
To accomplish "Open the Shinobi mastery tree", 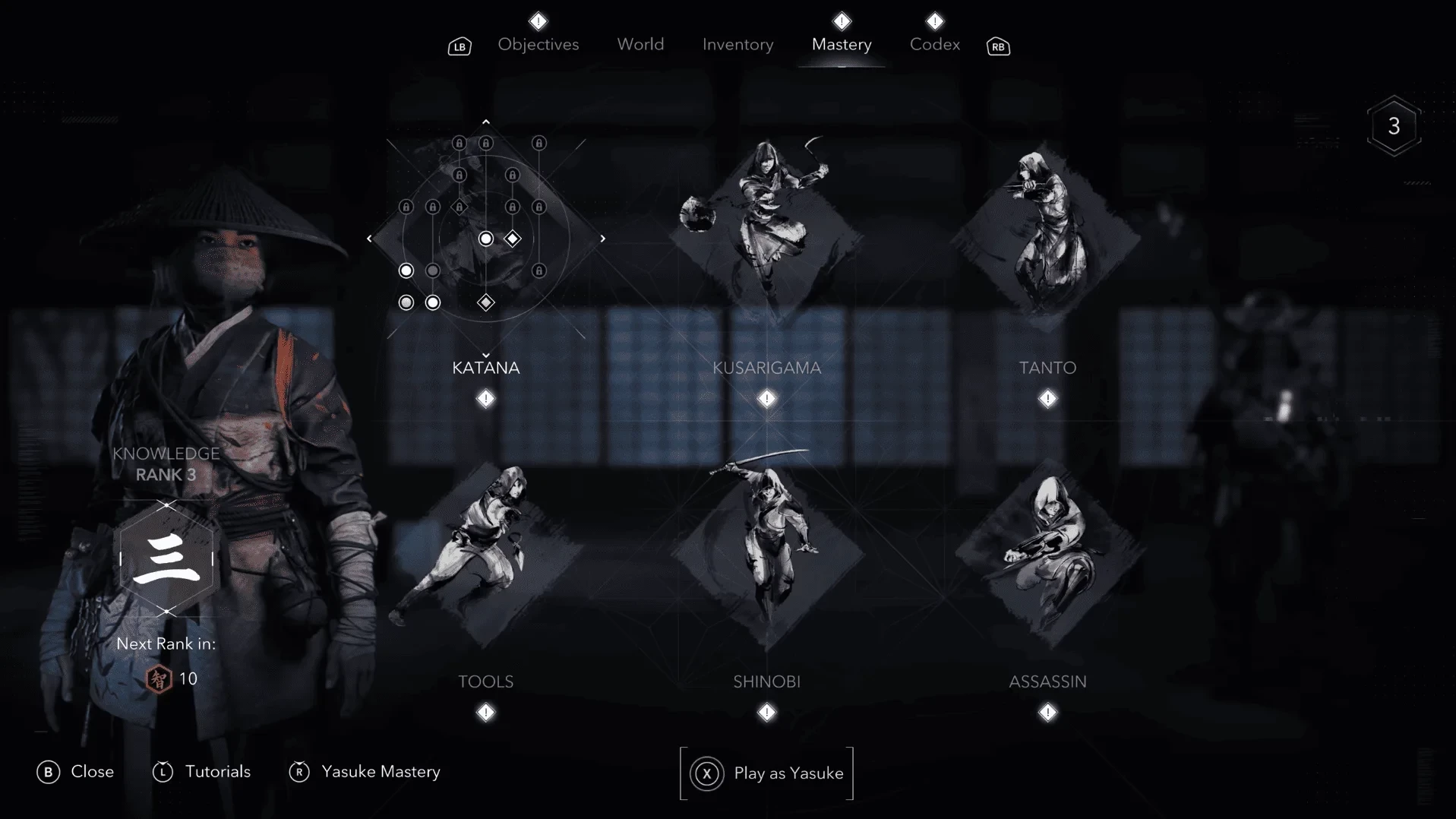I will (x=766, y=552).
